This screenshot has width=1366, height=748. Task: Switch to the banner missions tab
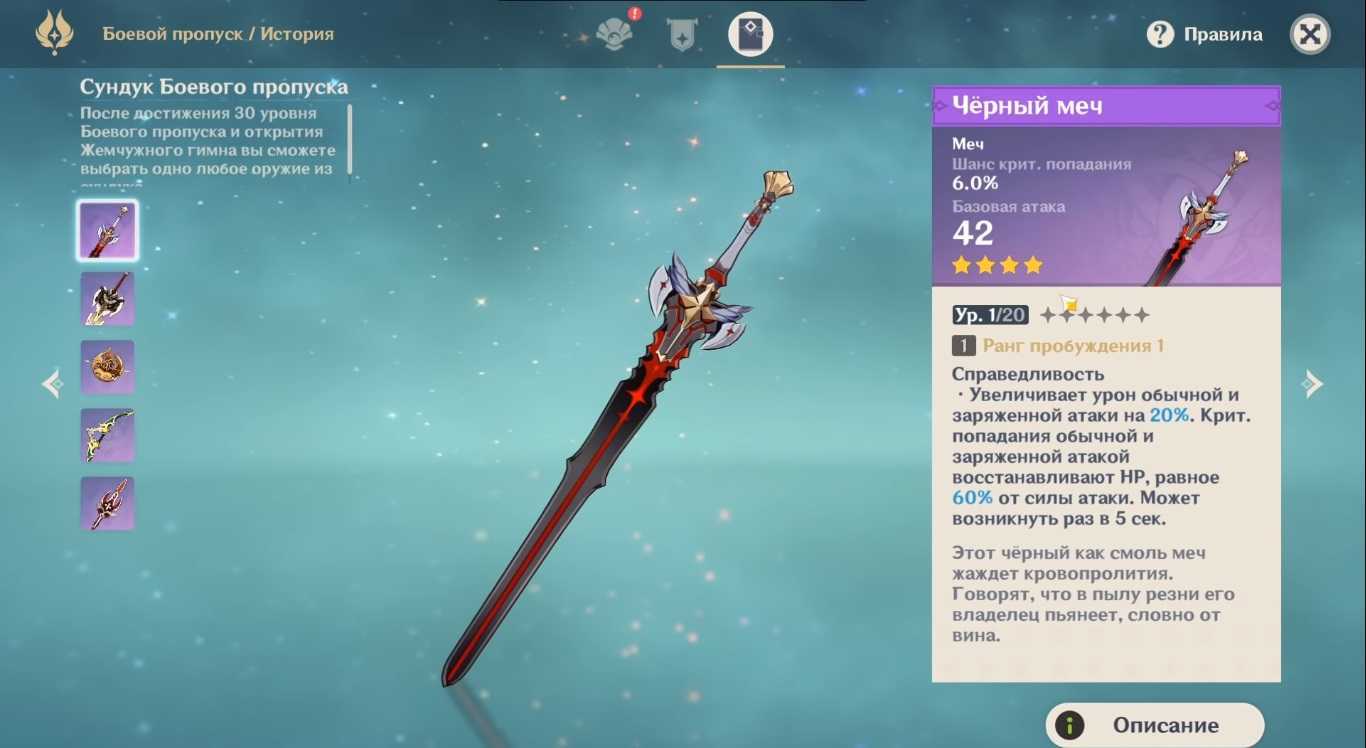click(x=682, y=35)
